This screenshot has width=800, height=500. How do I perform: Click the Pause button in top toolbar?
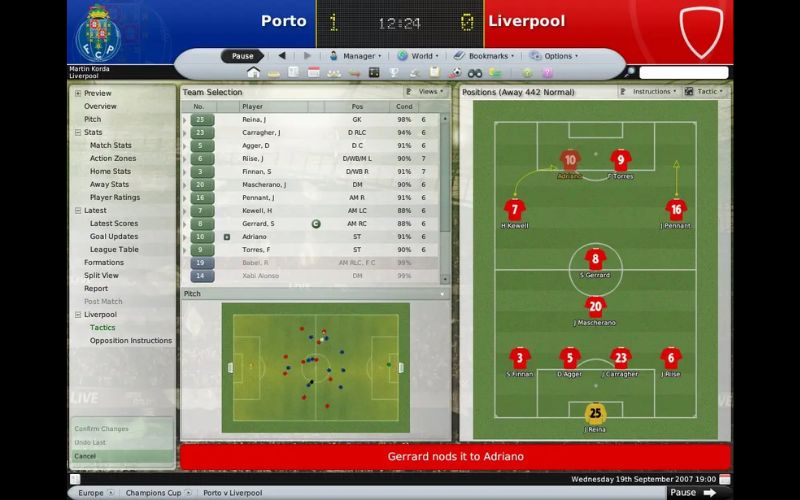(x=243, y=56)
